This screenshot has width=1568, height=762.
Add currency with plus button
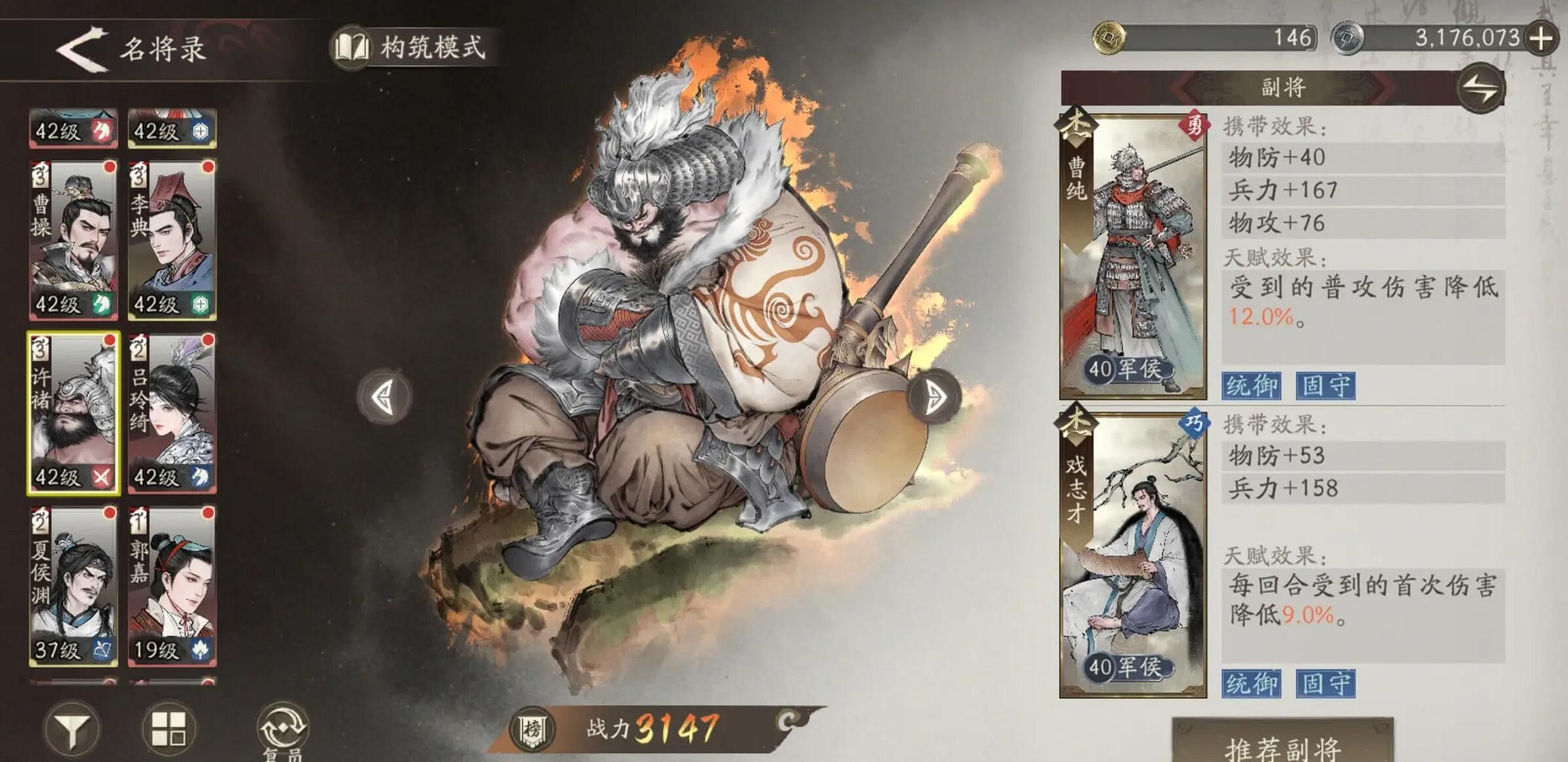pyautogui.click(x=1541, y=38)
